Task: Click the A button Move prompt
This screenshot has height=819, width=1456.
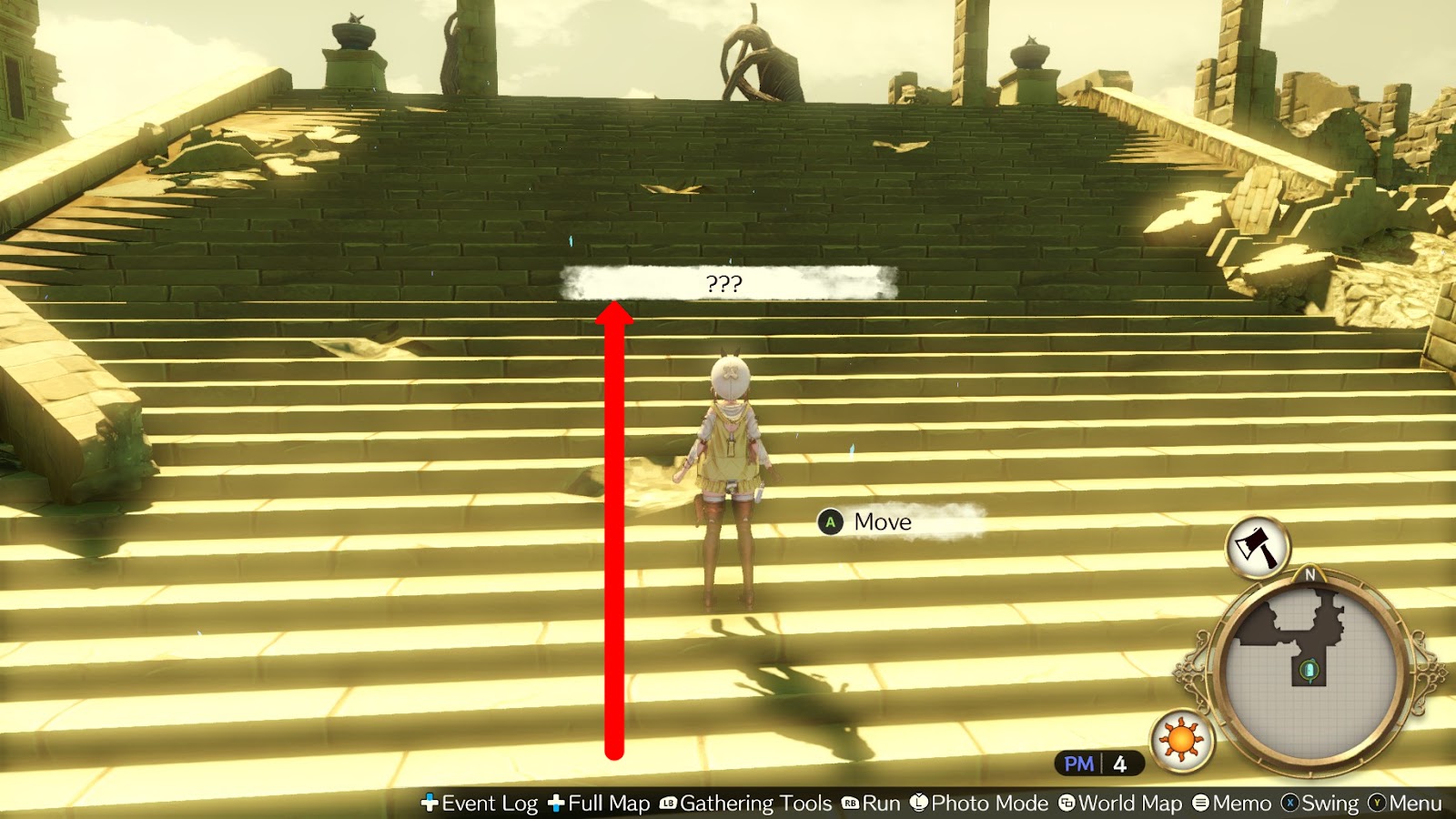Action: (x=830, y=522)
